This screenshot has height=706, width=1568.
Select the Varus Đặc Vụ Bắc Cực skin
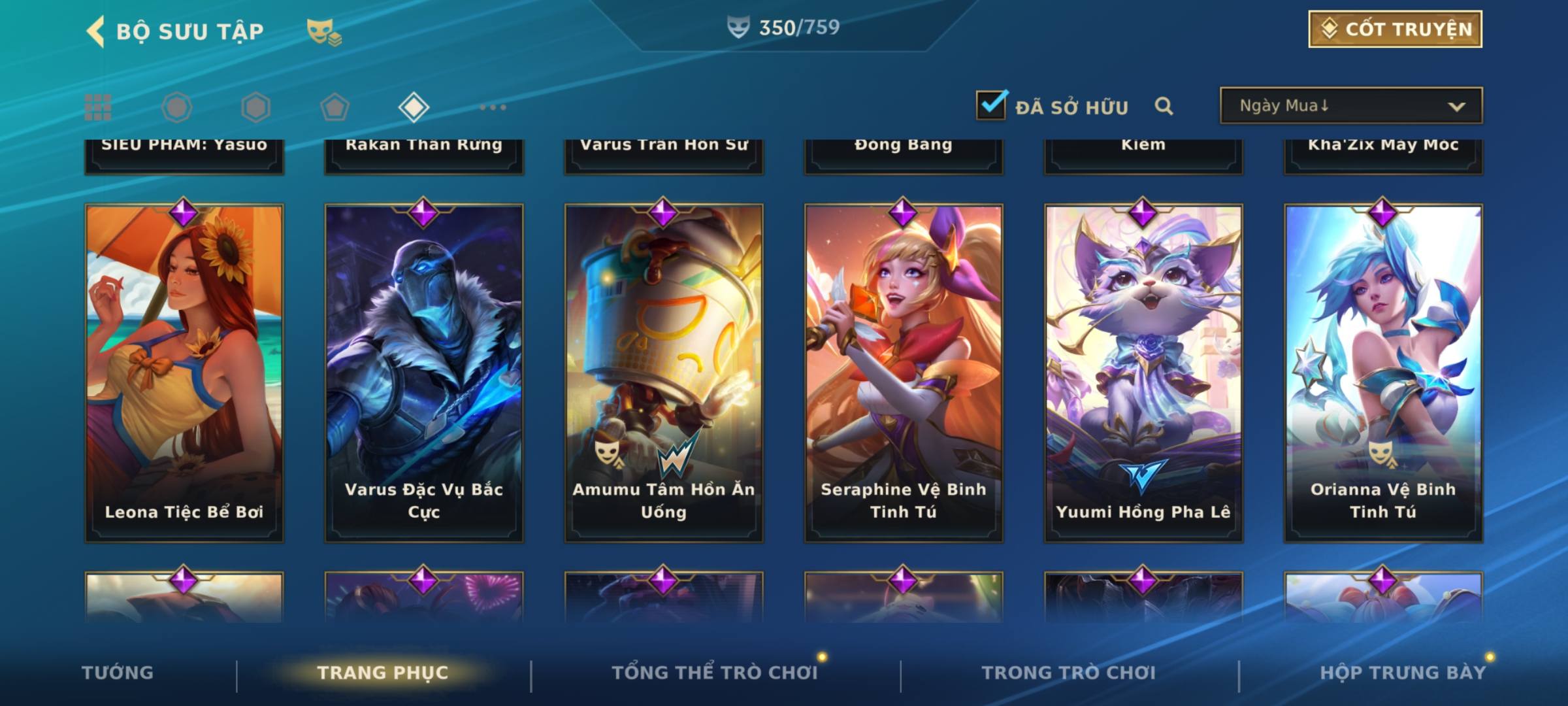pyautogui.click(x=424, y=373)
